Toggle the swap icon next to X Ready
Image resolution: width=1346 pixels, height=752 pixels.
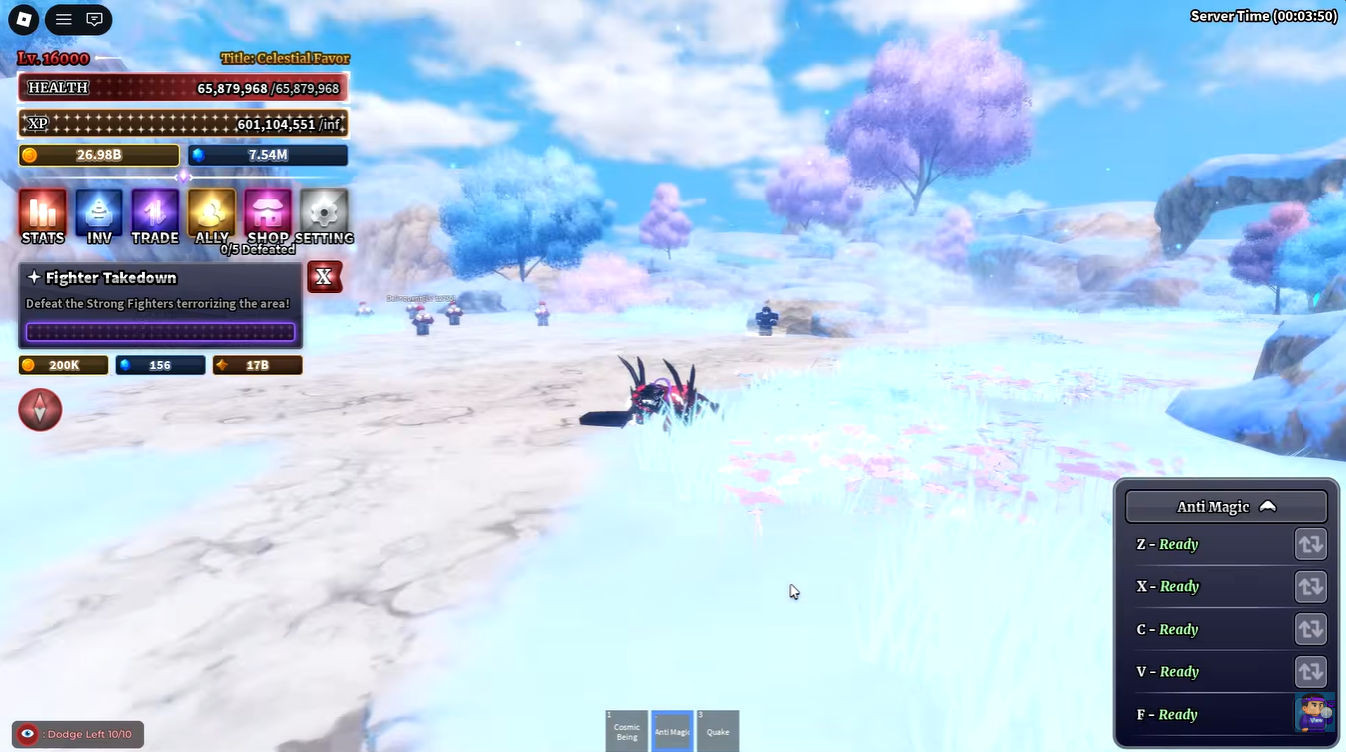[1310, 586]
